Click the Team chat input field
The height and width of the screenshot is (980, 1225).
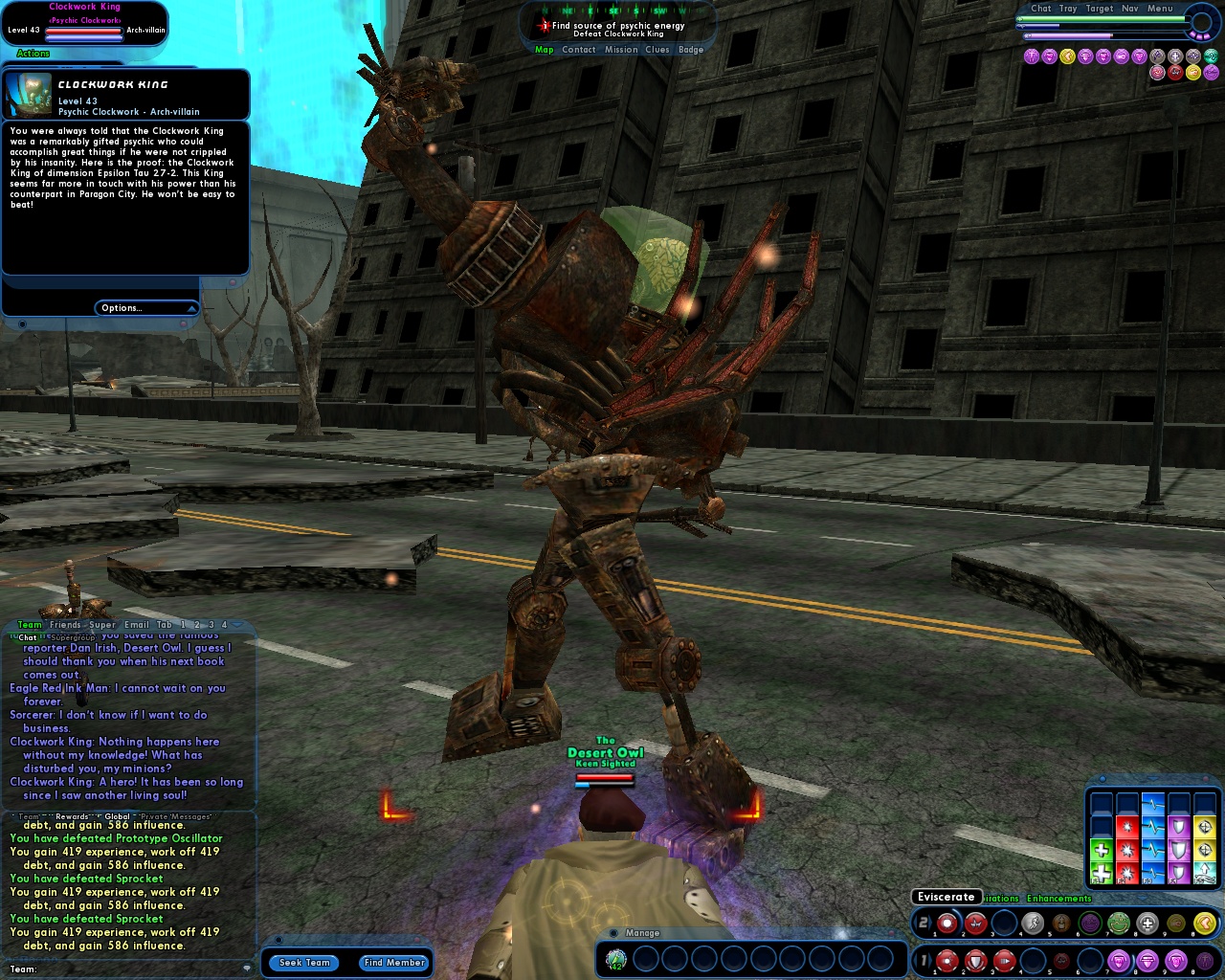click(124, 969)
